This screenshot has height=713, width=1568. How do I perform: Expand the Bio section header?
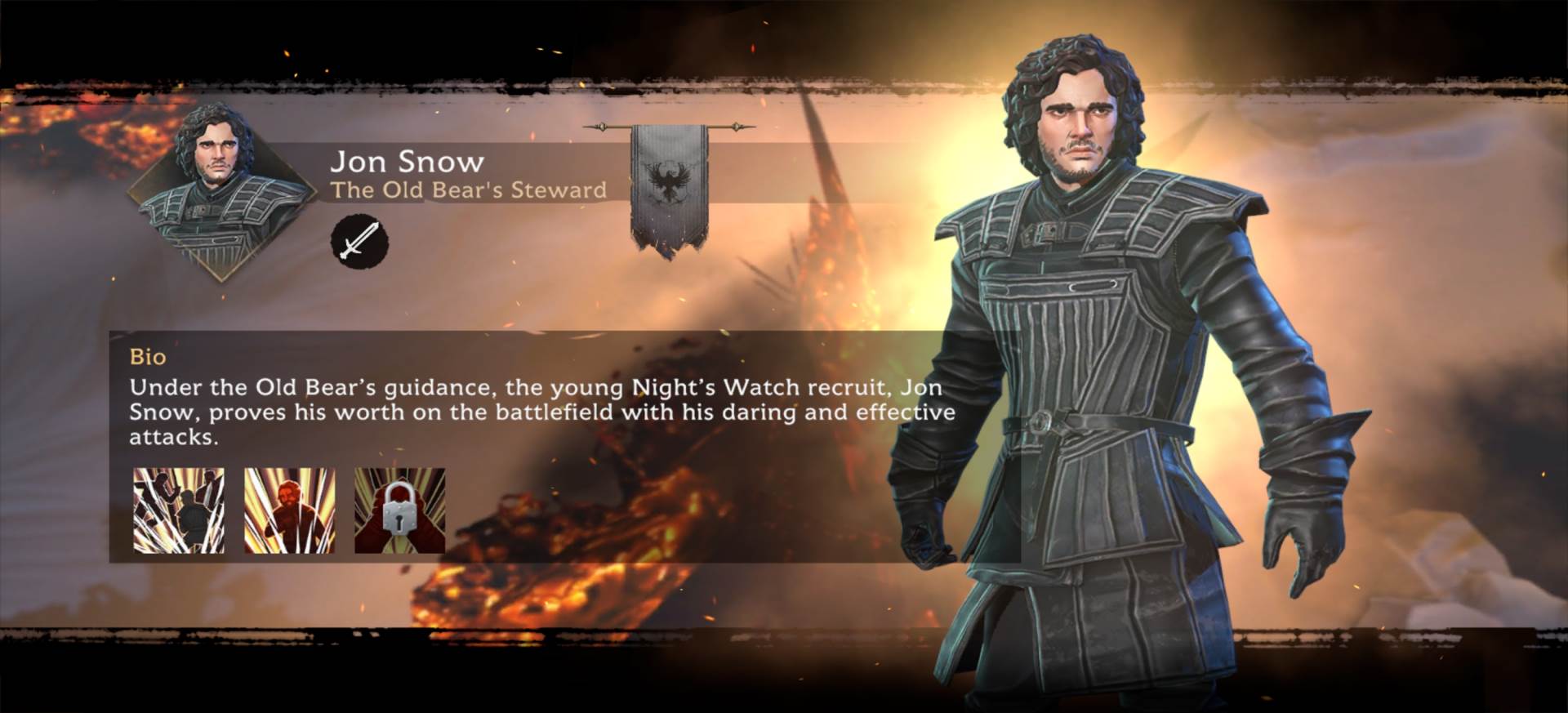coord(148,356)
